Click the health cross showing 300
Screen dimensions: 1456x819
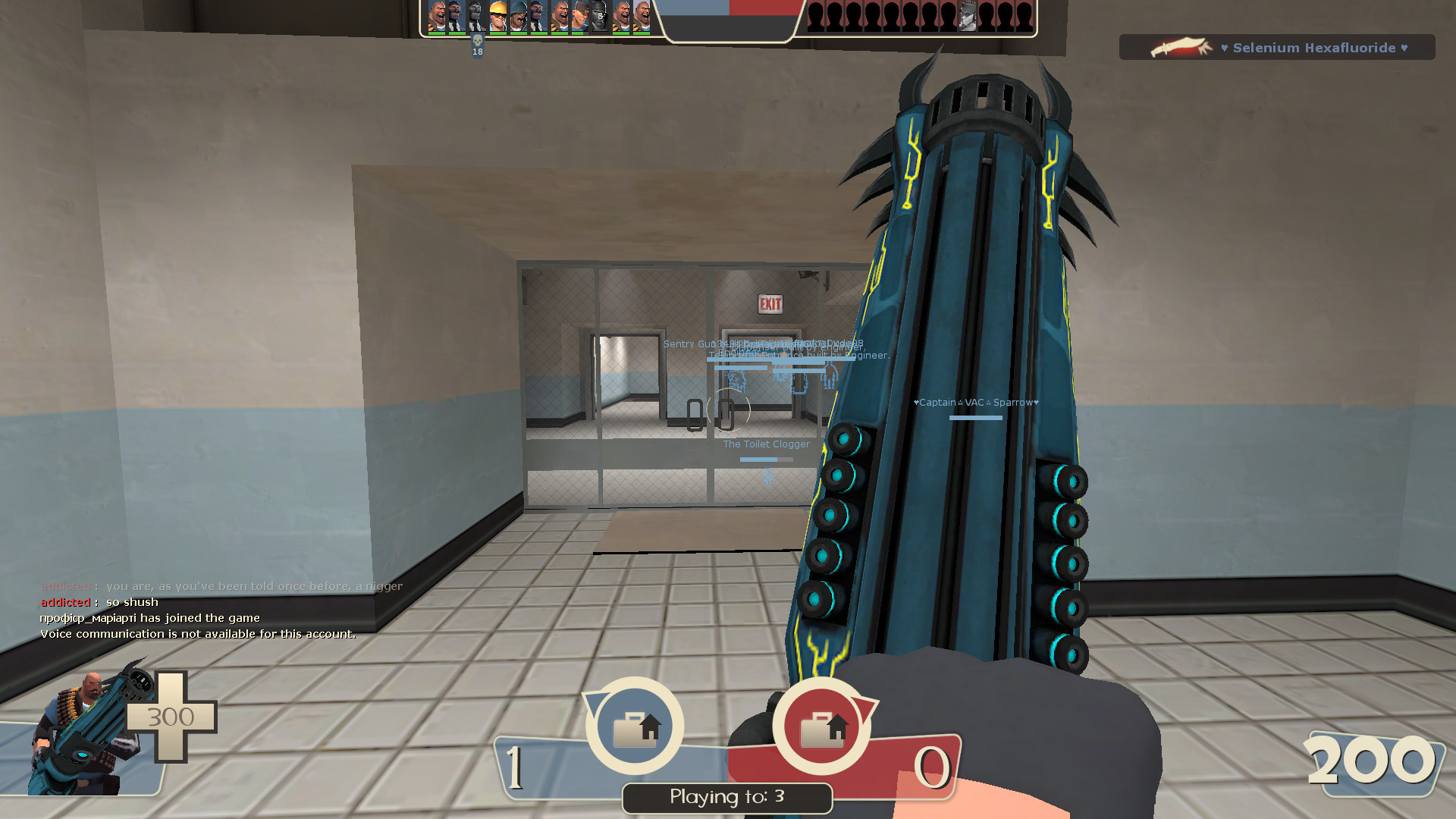[x=173, y=717]
